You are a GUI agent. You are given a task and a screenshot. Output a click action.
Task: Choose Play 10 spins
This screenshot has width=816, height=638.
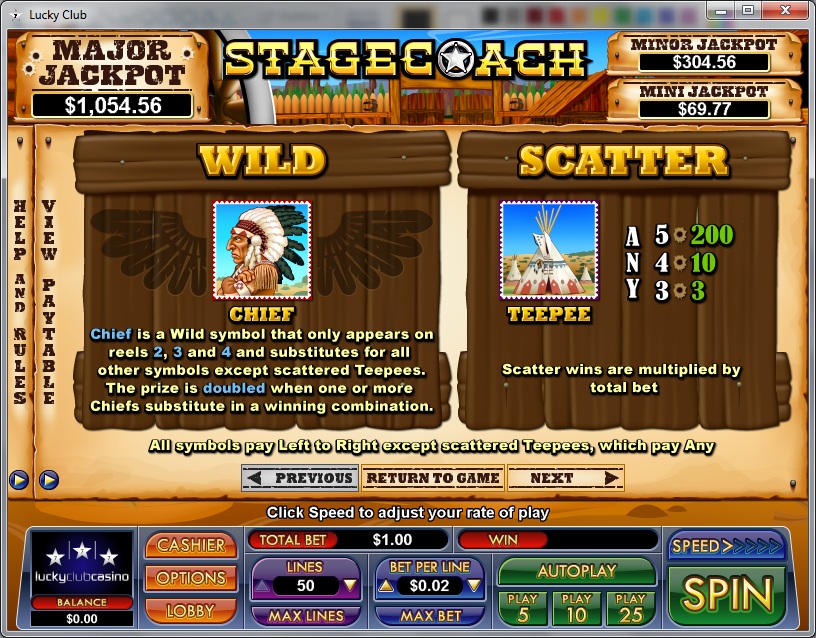577,608
